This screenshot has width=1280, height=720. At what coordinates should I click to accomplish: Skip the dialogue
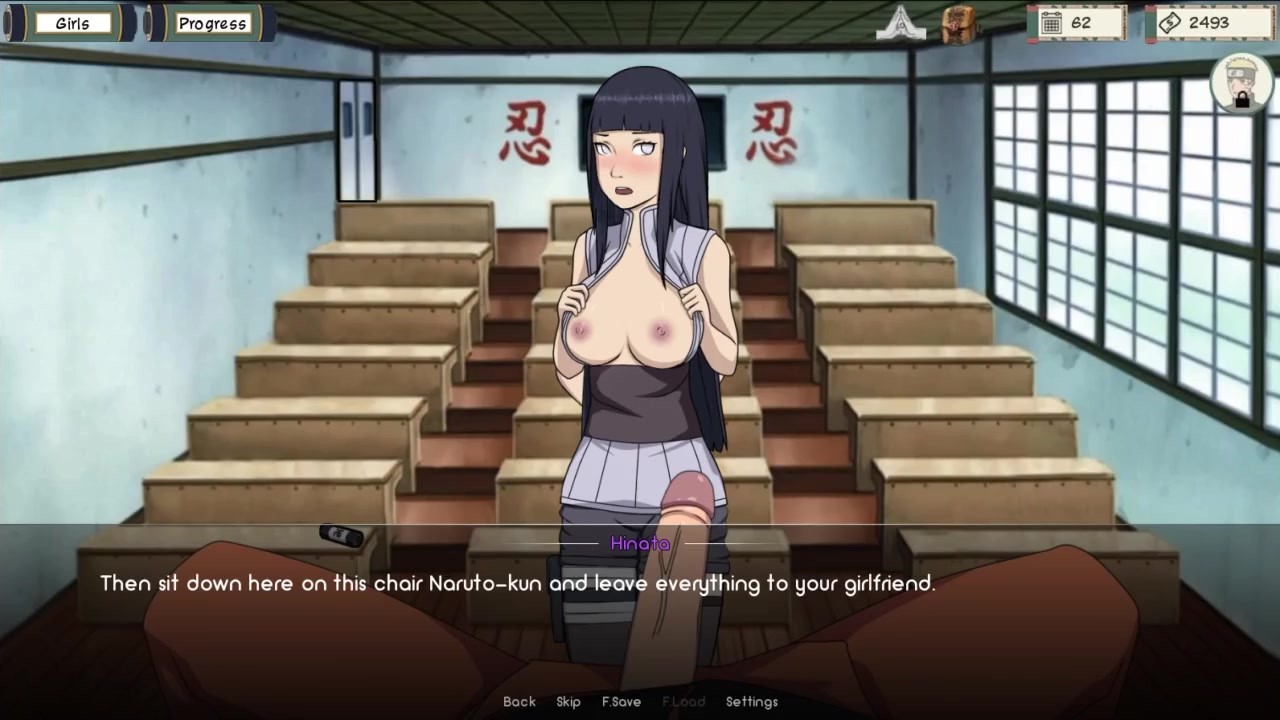[568, 702]
